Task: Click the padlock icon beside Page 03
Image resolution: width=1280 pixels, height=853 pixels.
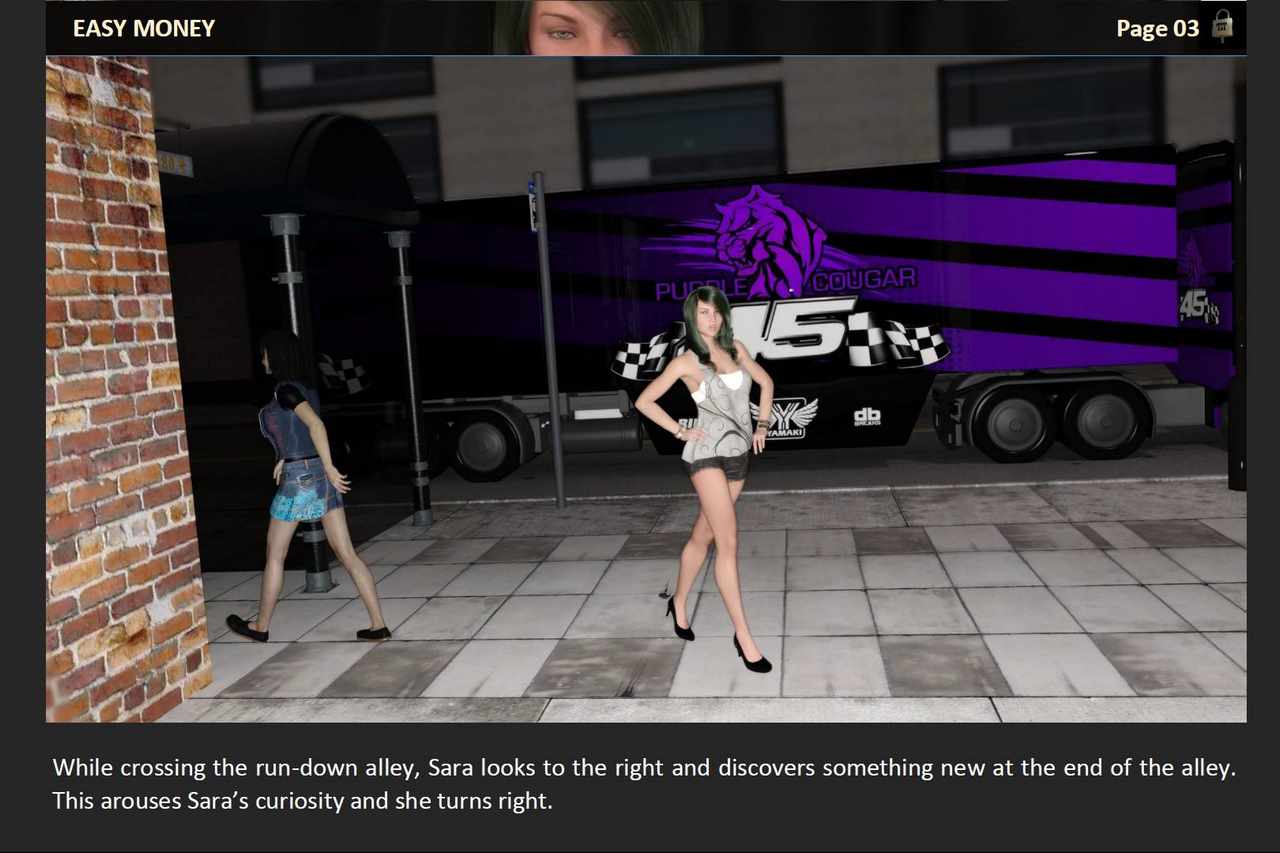Action: pyautogui.click(x=1221, y=26)
